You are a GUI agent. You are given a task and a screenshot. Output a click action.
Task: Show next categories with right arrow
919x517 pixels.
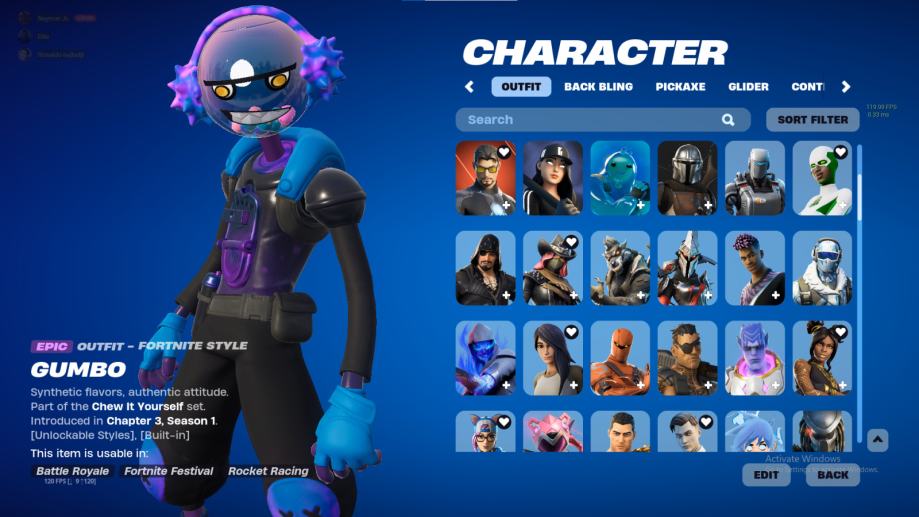[x=846, y=87]
